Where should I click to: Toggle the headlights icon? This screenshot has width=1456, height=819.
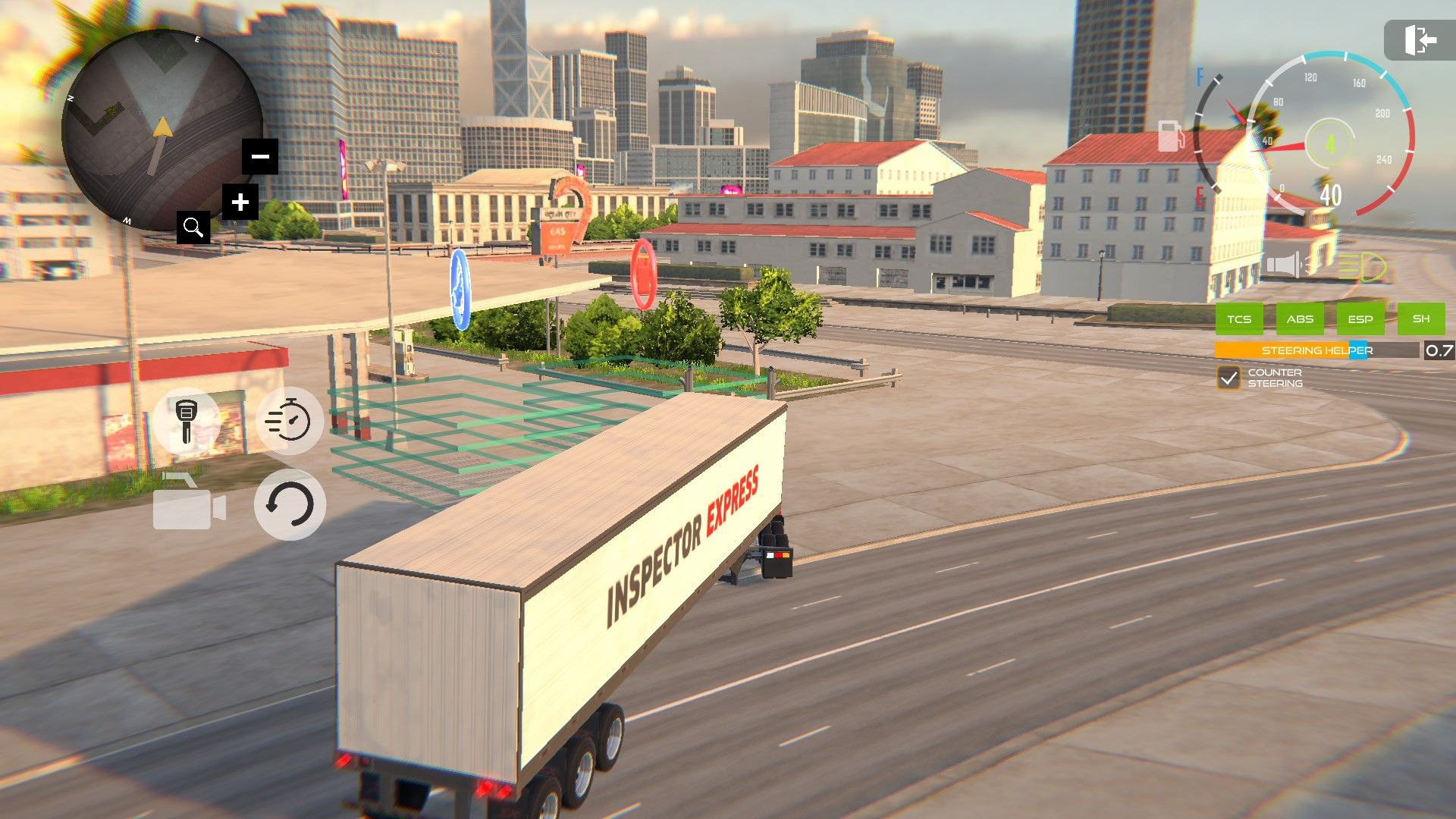(x=1362, y=266)
